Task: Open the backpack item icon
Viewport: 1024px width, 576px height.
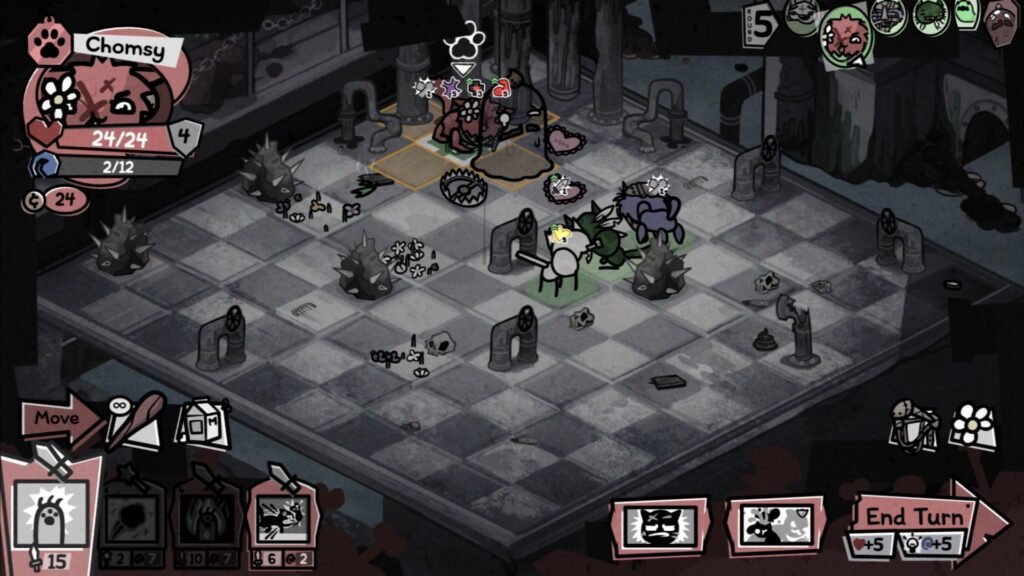Action: tap(915, 427)
